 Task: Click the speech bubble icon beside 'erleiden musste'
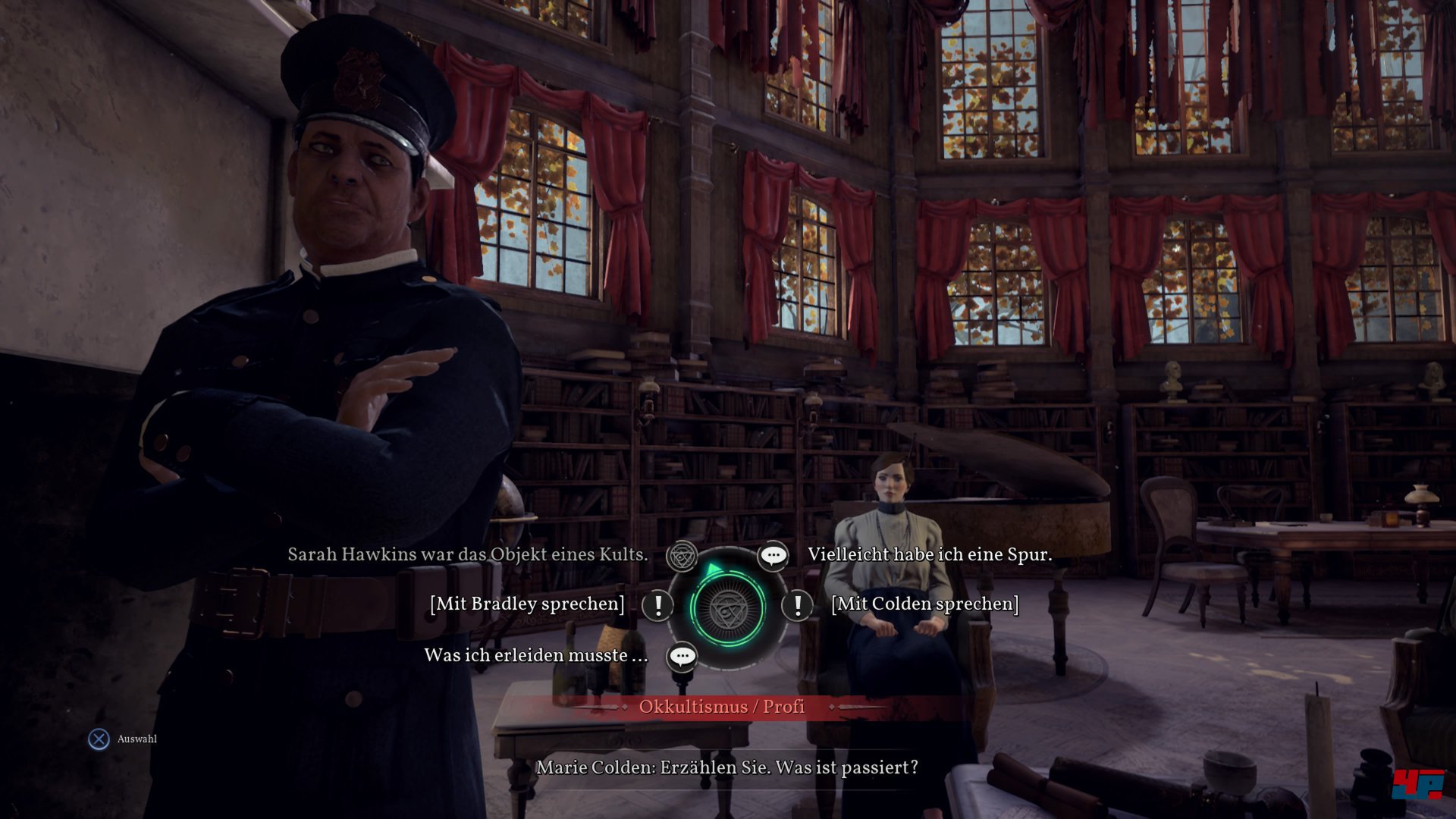click(x=682, y=656)
